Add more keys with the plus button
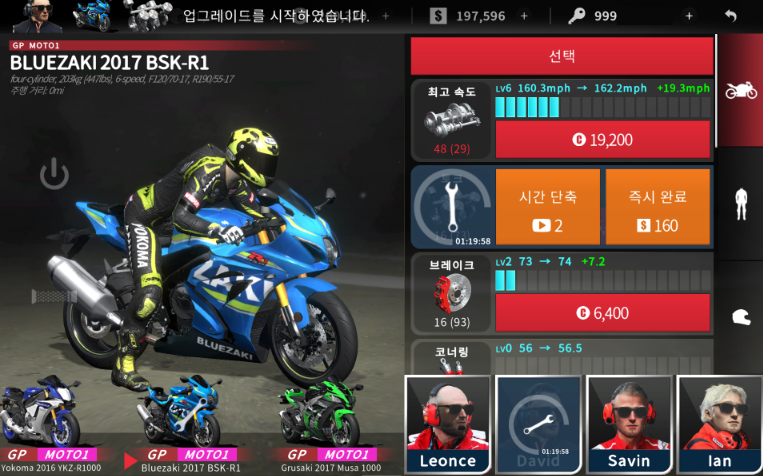Image resolution: width=763 pixels, height=476 pixels. tap(688, 16)
